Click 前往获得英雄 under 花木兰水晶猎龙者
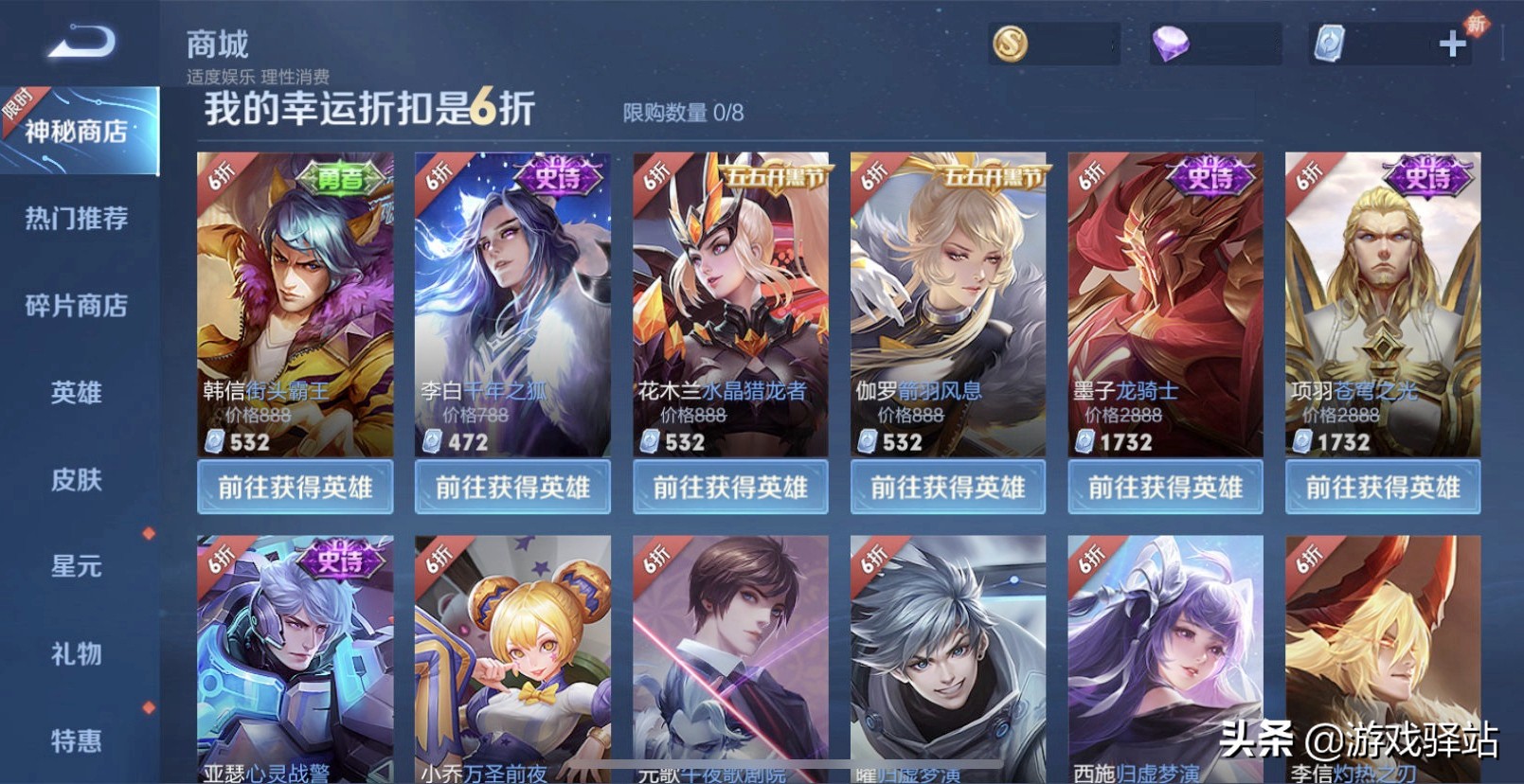The image size is (1524, 784). tap(730, 488)
